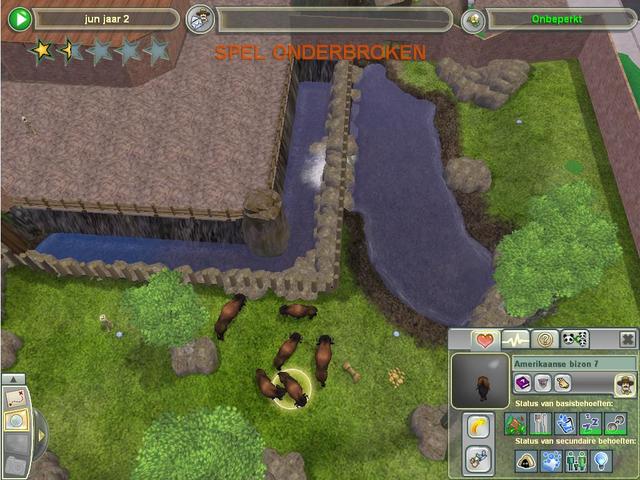
Task: Check the food need status icon
Action: click(540, 422)
